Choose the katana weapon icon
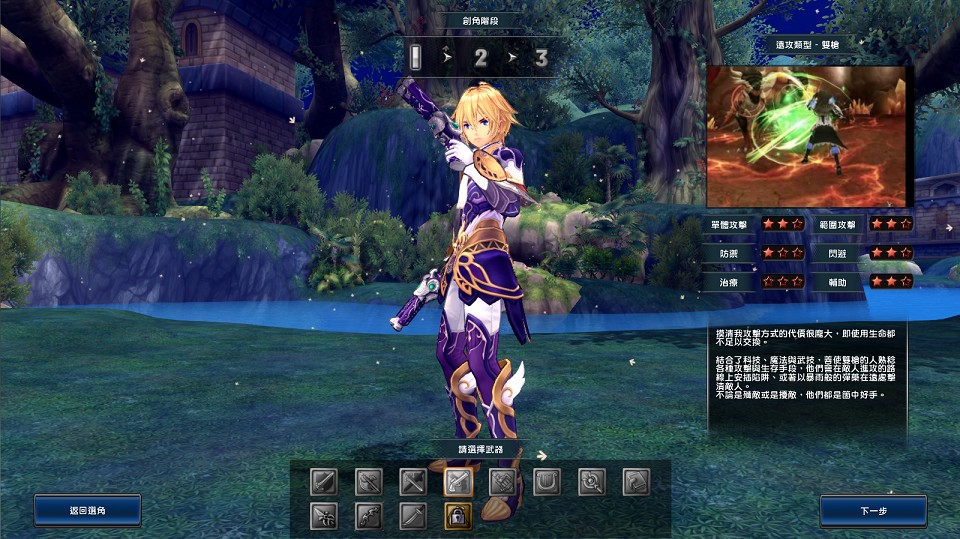The height and width of the screenshot is (539, 960). click(414, 516)
